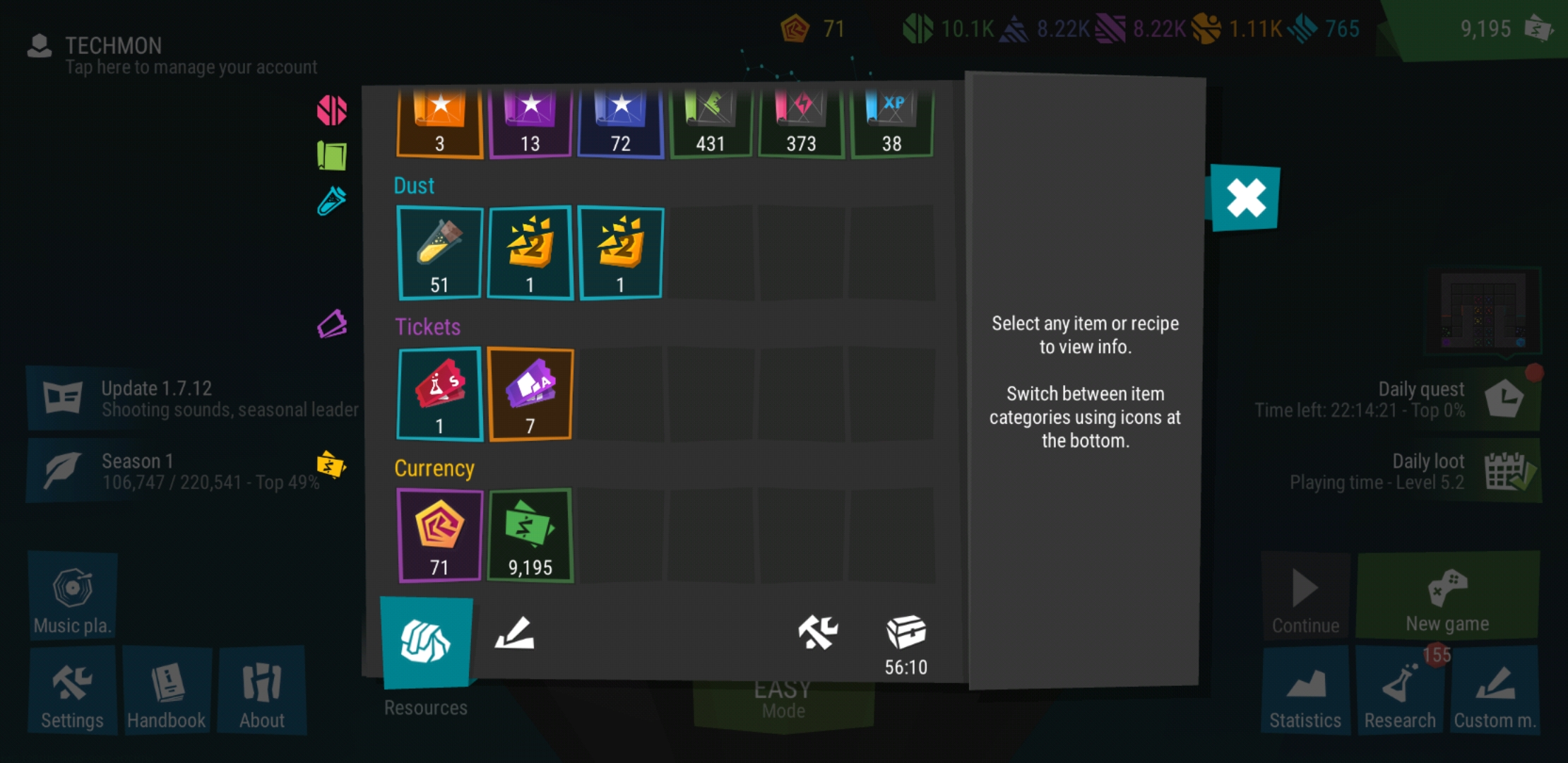Screen dimensions: 1568x763
Task: Open the pencil-and-ruler category tab
Action: (x=514, y=633)
